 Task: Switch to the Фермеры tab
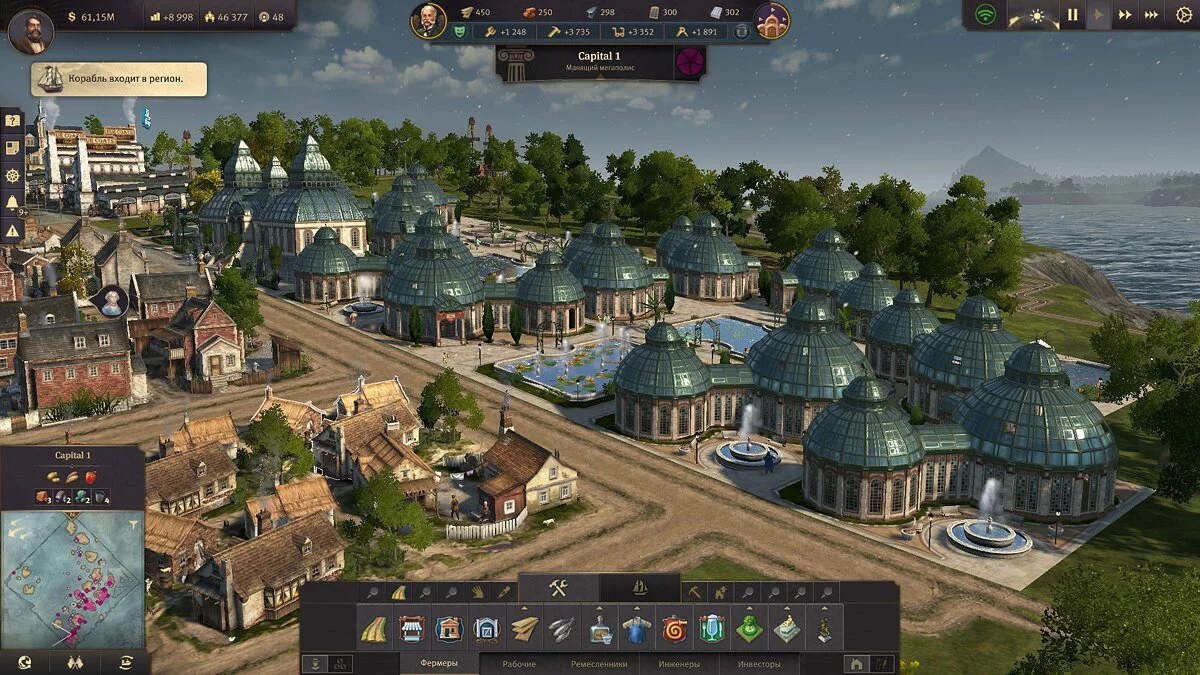click(x=439, y=664)
